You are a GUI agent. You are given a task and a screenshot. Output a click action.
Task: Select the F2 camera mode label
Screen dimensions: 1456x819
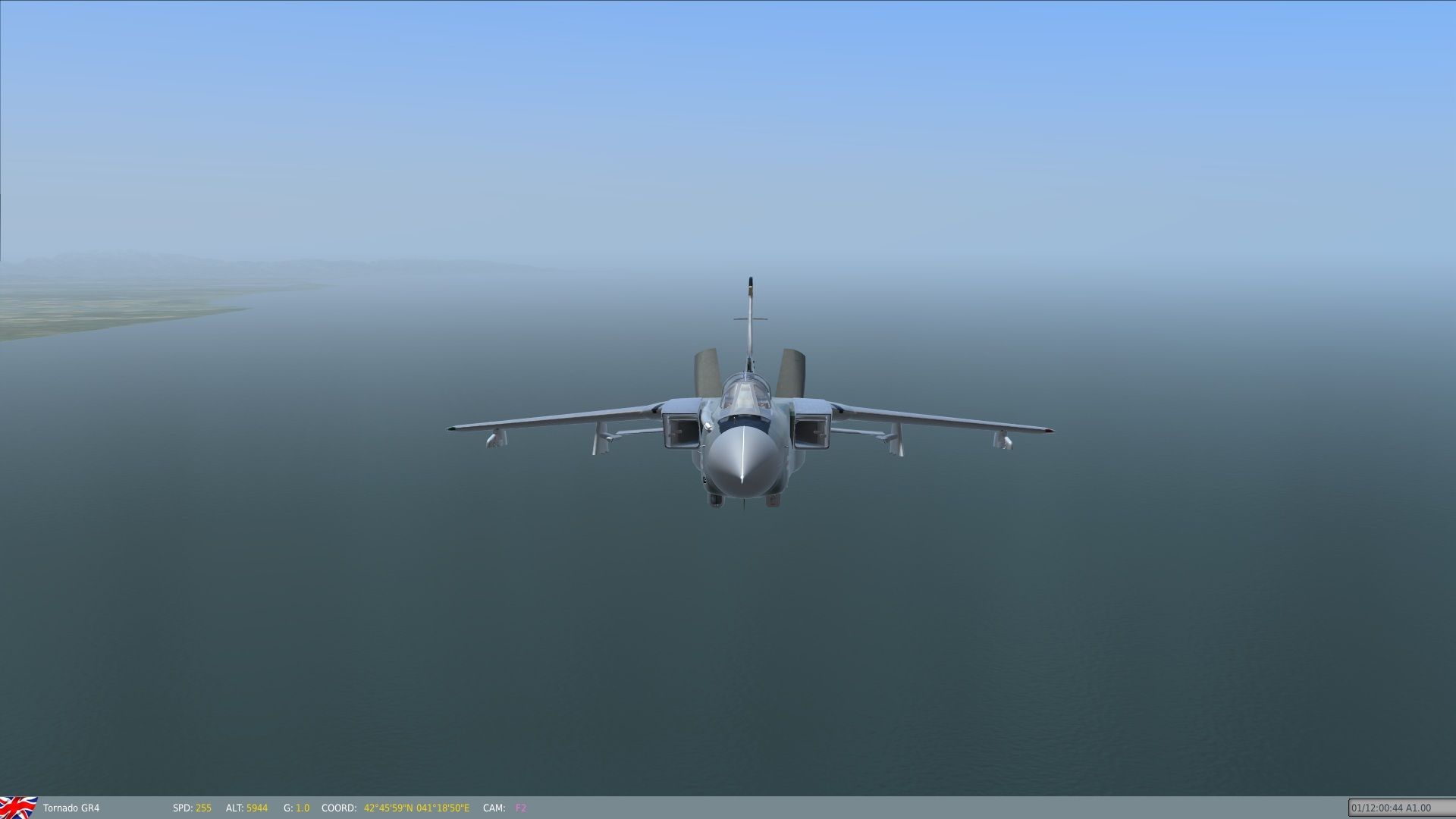tap(520, 808)
